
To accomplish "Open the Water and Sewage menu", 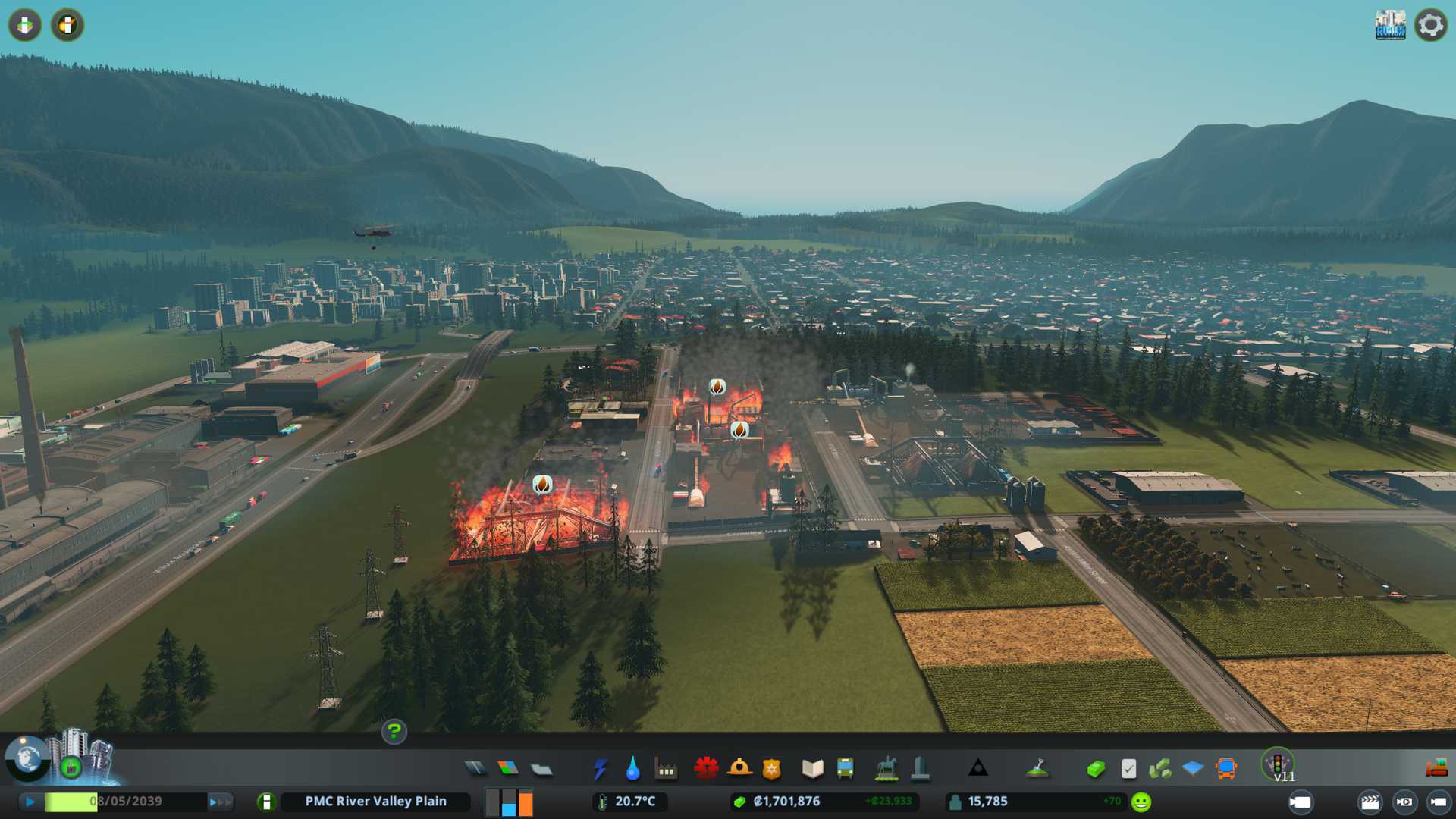I will coord(632,769).
